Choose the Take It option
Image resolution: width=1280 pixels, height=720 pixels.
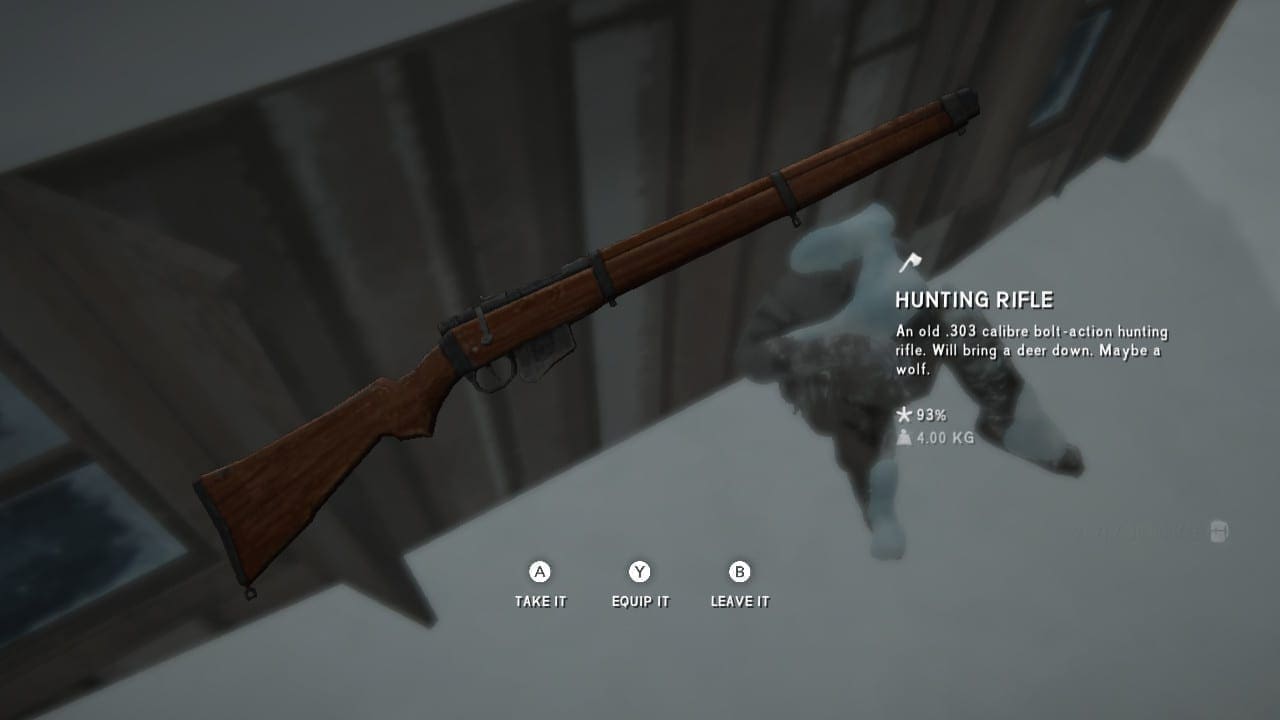click(540, 585)
